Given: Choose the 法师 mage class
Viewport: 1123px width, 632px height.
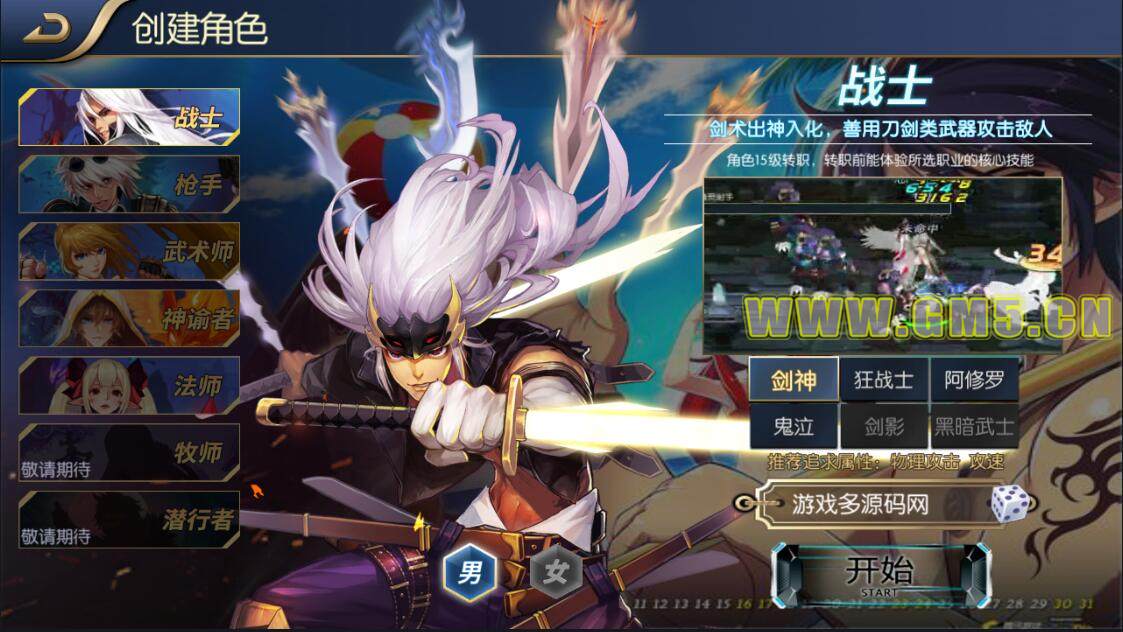Looking at the screenshot, I should click(x=129, y=385).
